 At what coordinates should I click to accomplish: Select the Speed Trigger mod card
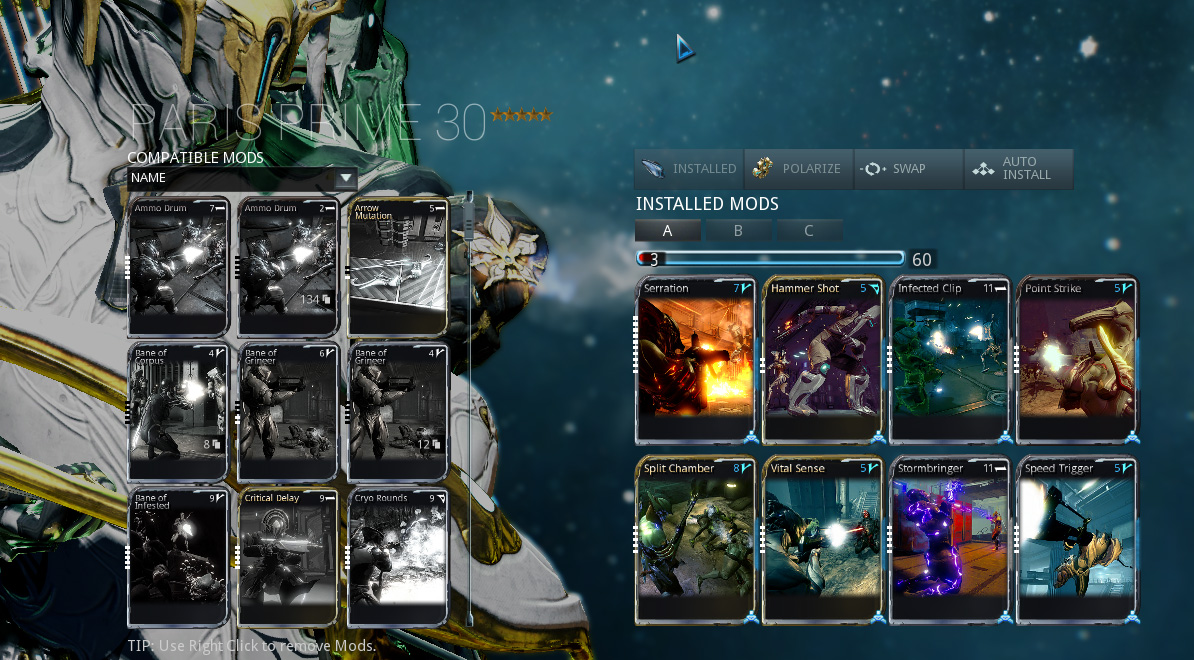pos(1077,540)
